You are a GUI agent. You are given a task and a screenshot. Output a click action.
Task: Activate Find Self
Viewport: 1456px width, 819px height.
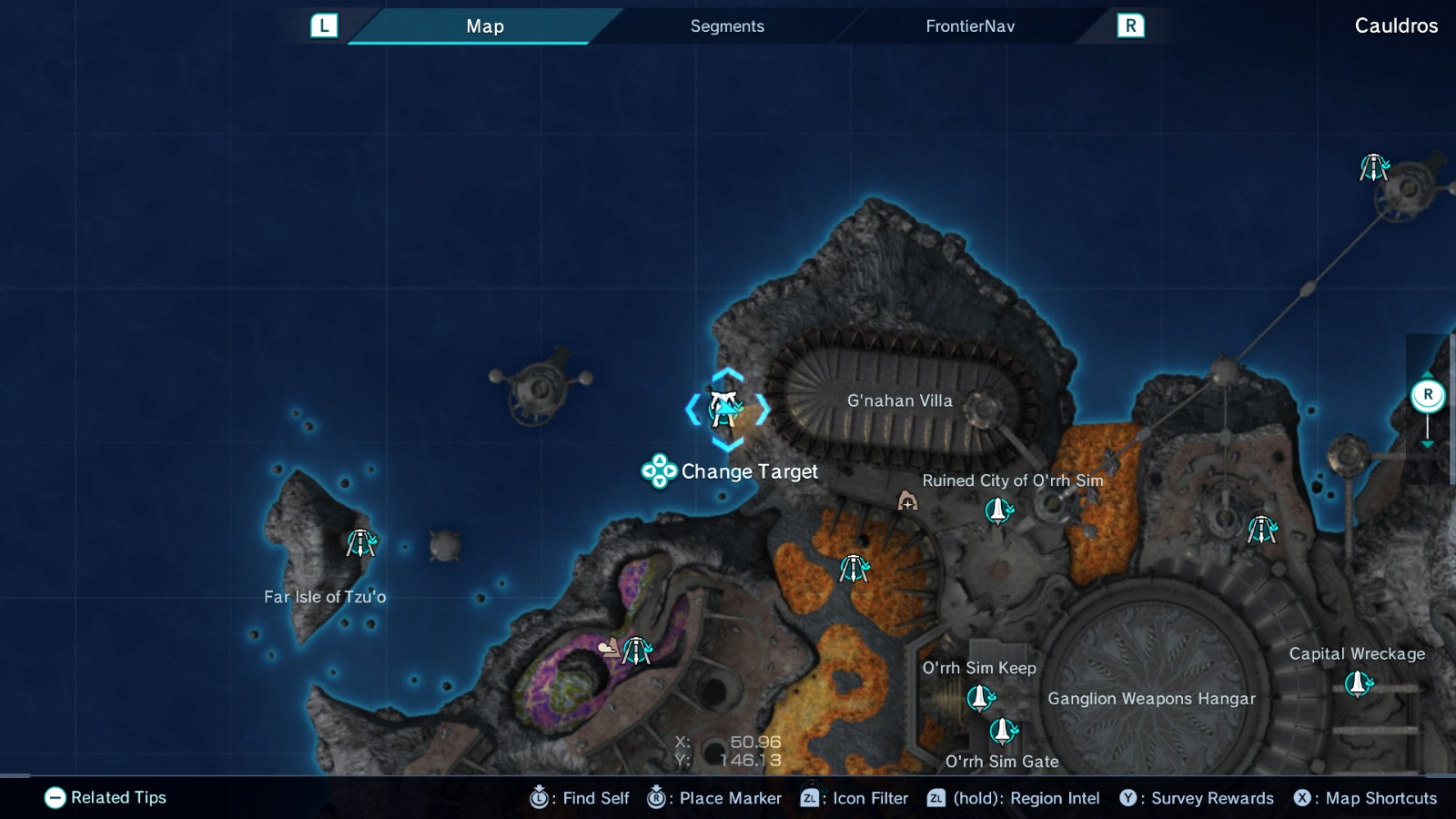pos(581,798)
